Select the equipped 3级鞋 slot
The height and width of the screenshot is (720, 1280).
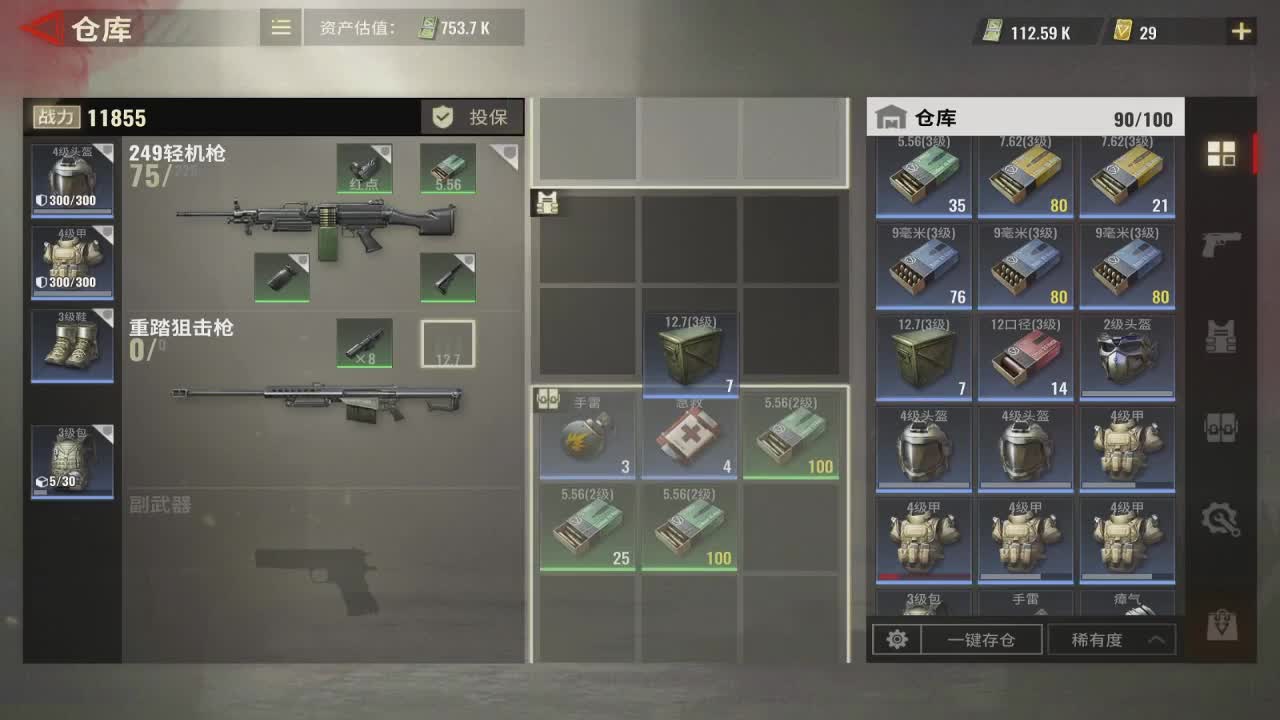(71, 344)
